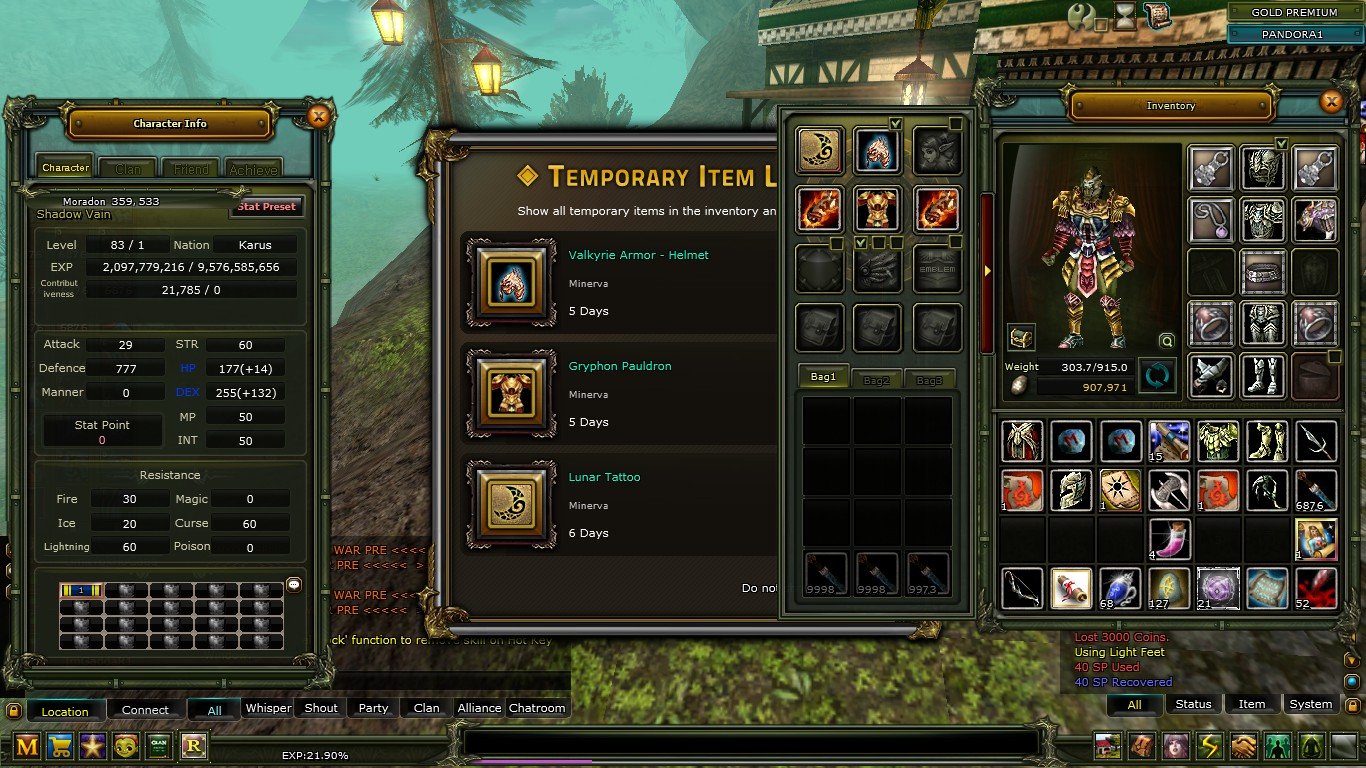
Task: Click the inventory refresh arrows button
Action: pos(1158,376)
